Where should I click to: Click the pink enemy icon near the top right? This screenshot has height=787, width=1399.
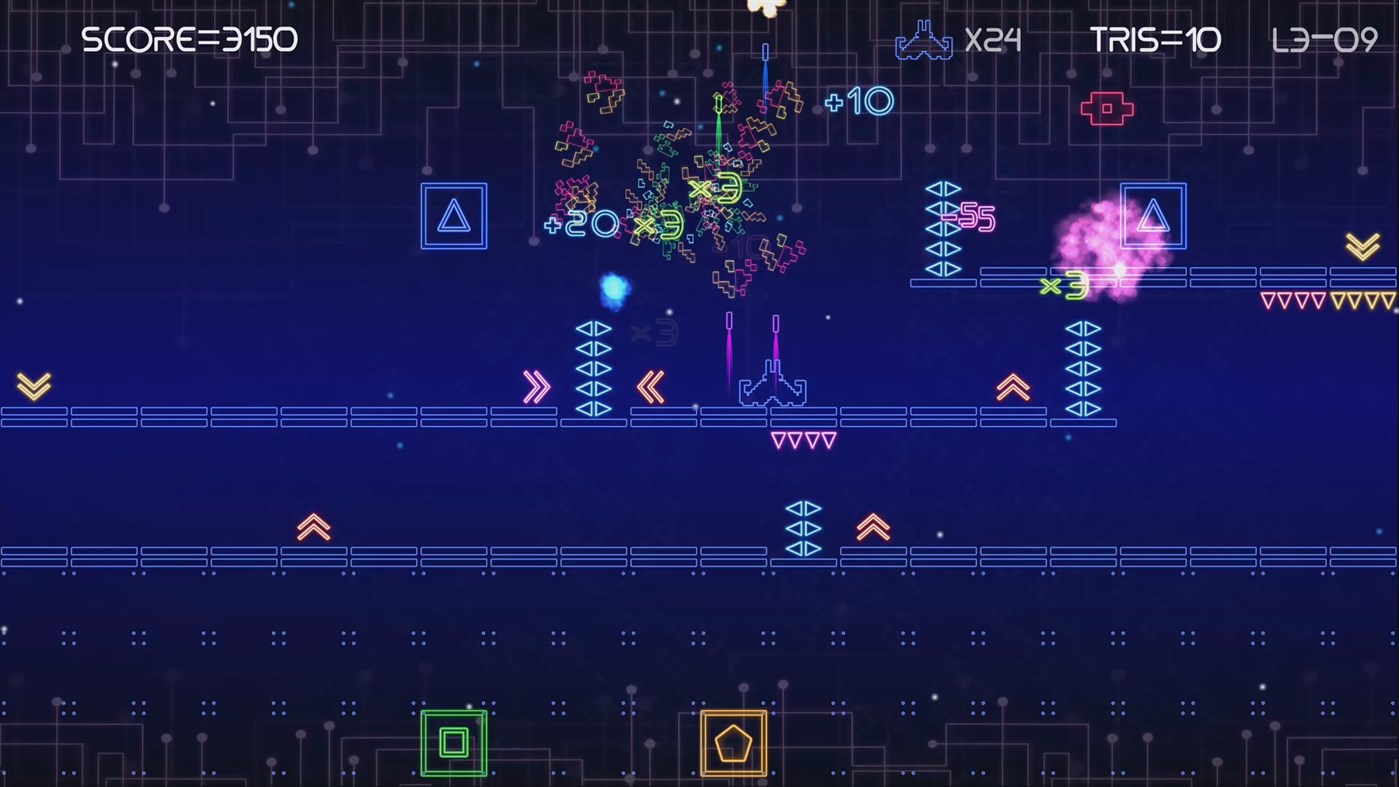point(1106,108)
